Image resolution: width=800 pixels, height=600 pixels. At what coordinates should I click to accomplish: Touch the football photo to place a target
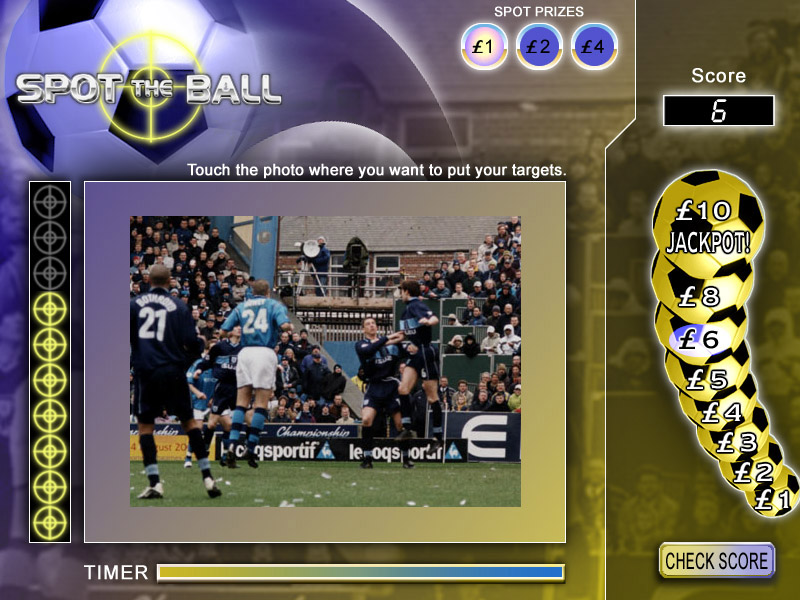click(x=325, y=361)
